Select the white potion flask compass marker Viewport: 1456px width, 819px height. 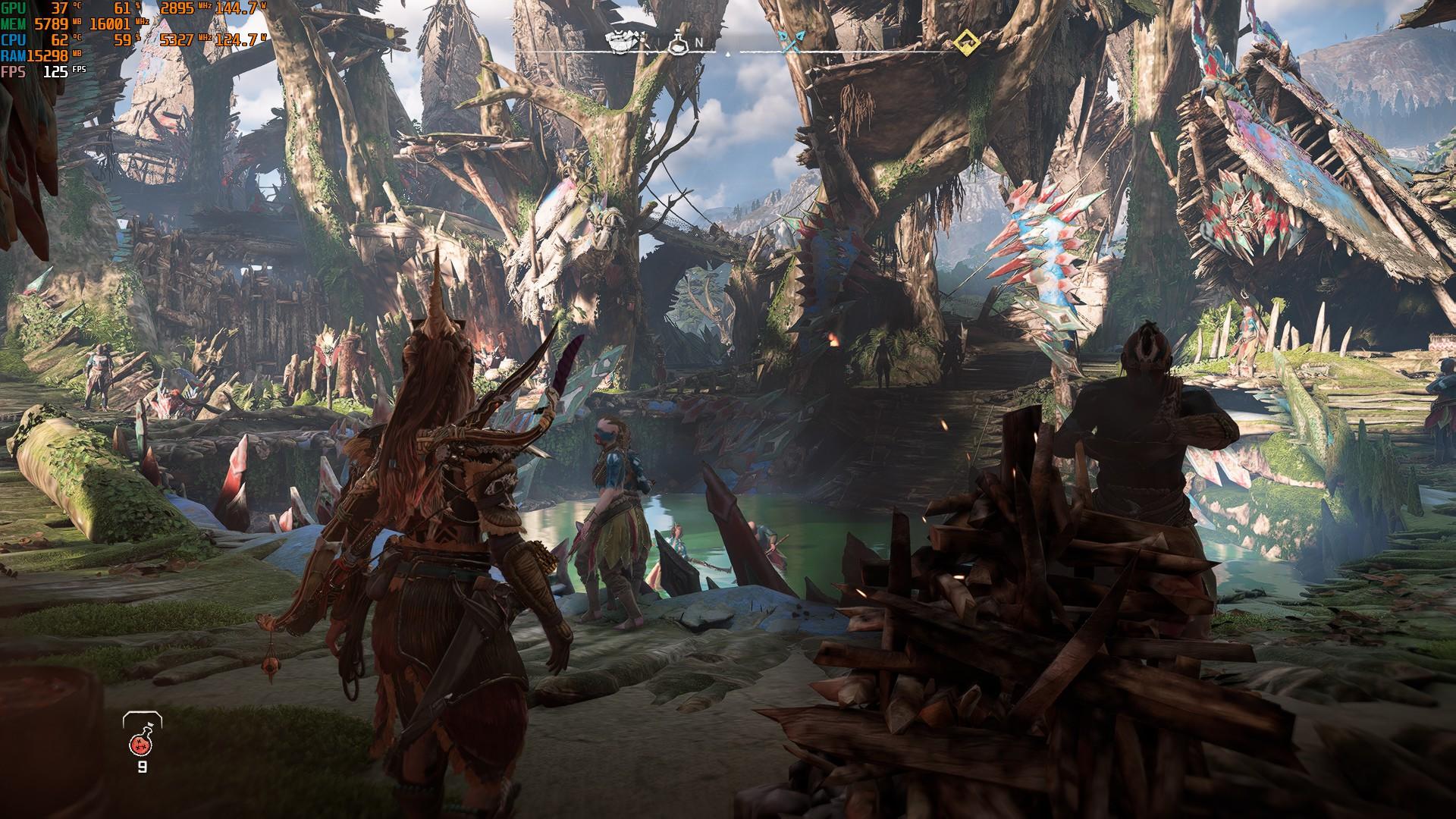coord(678,44)
